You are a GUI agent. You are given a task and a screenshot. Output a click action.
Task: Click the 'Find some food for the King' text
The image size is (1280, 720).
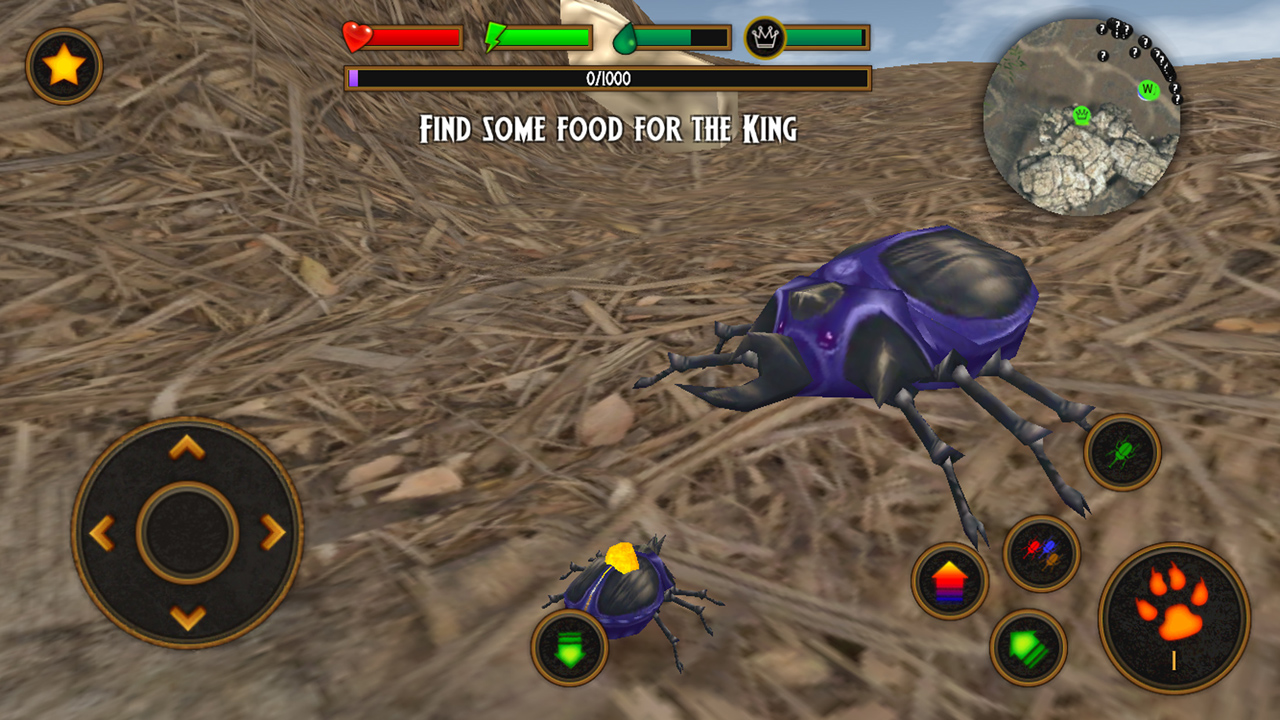(608, 126)
